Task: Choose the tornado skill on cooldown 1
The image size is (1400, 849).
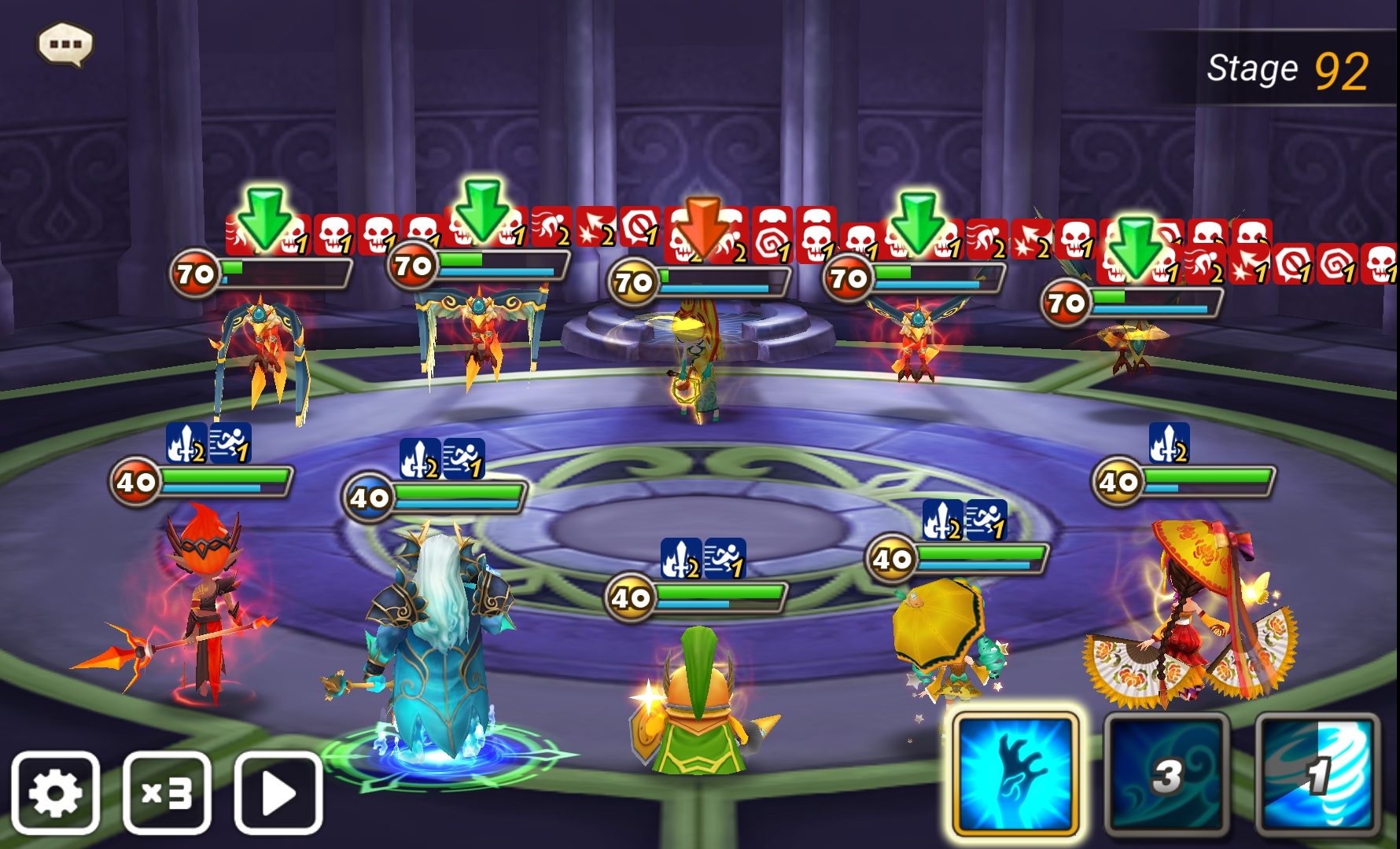Action: click(1317, 774)
